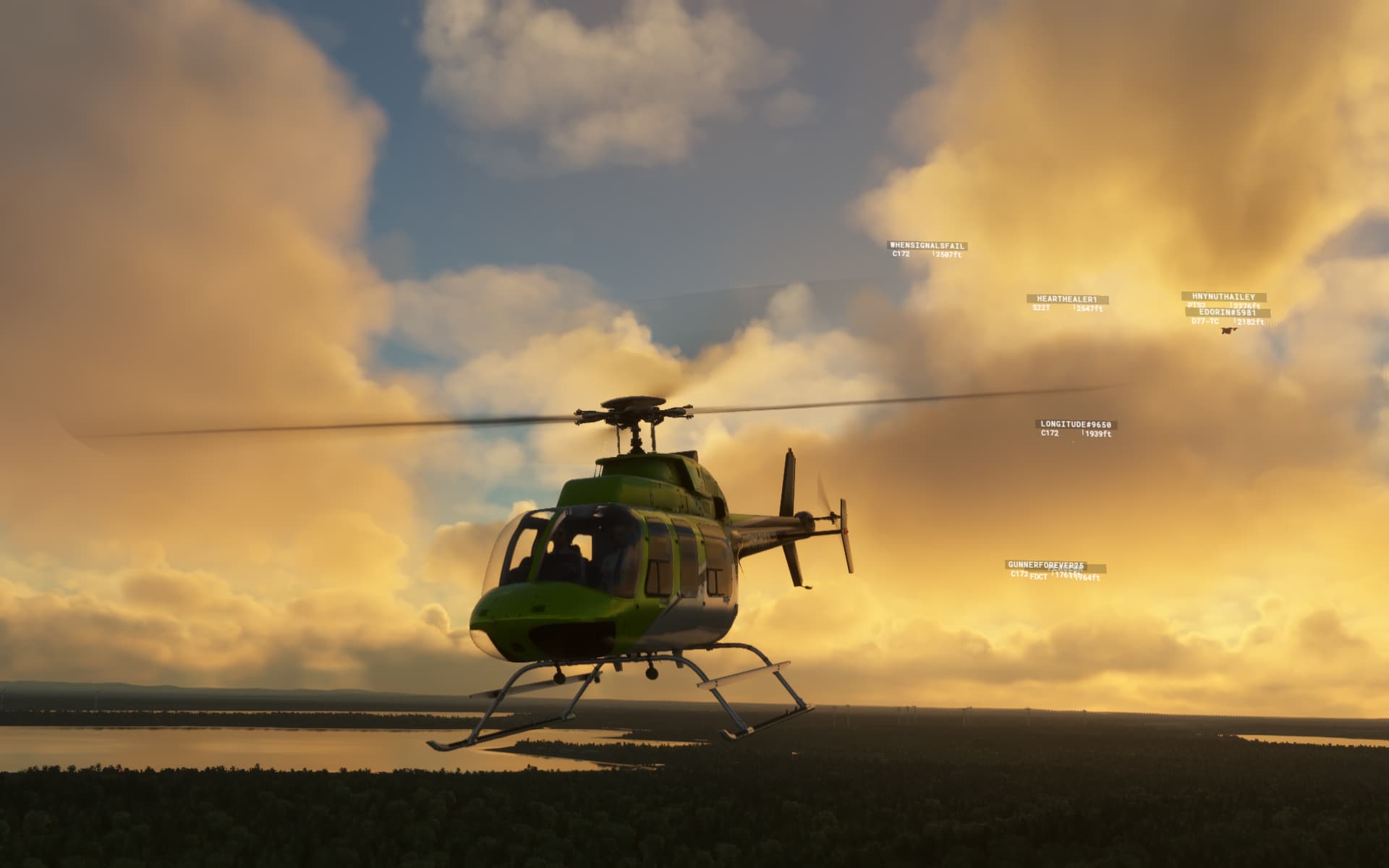Click the D77-TC type label under EDORIN#5981
This screenshot has width=1389, height=868.
(1206, 322)
